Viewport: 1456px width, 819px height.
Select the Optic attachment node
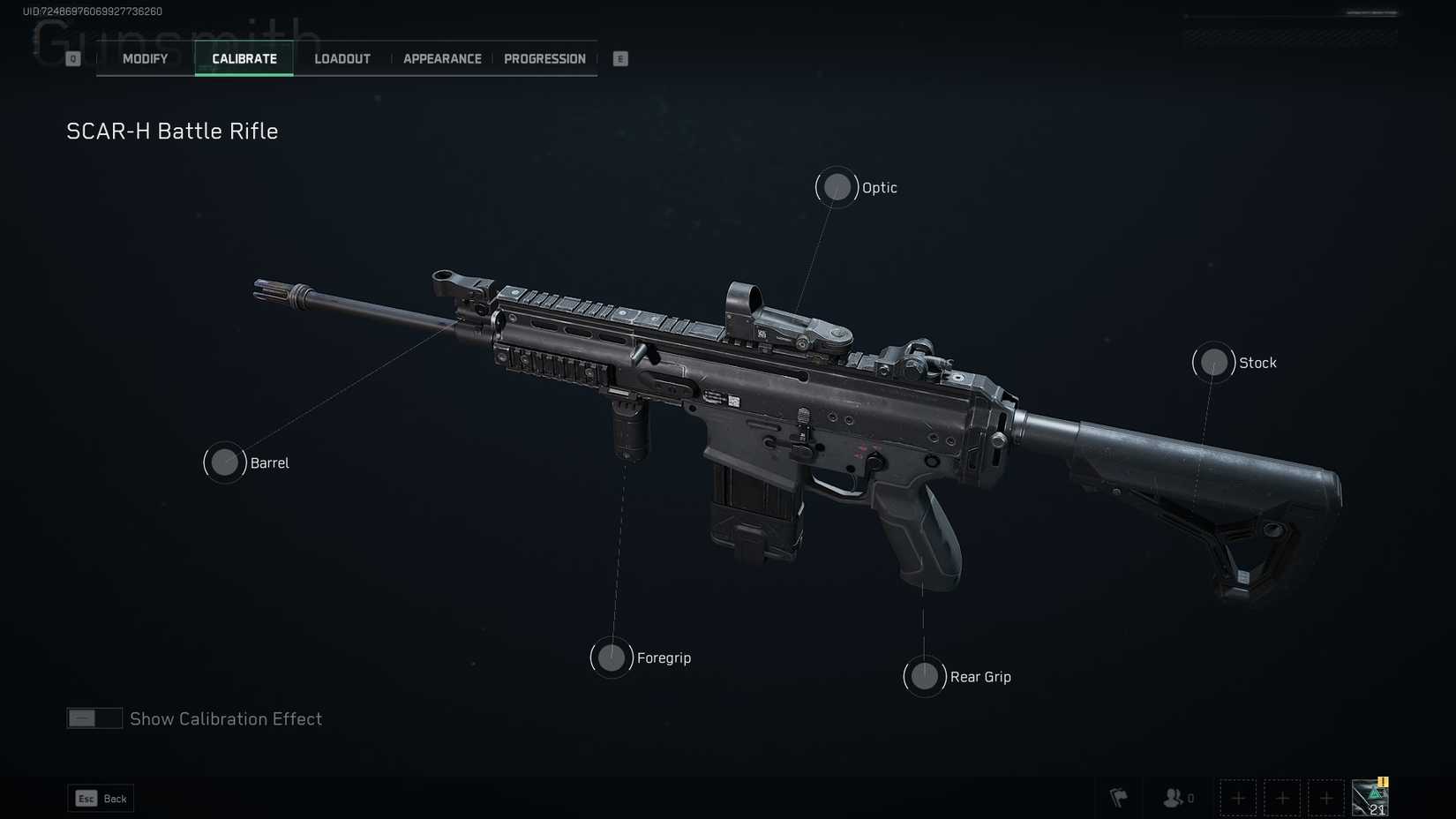pos(837,187)
